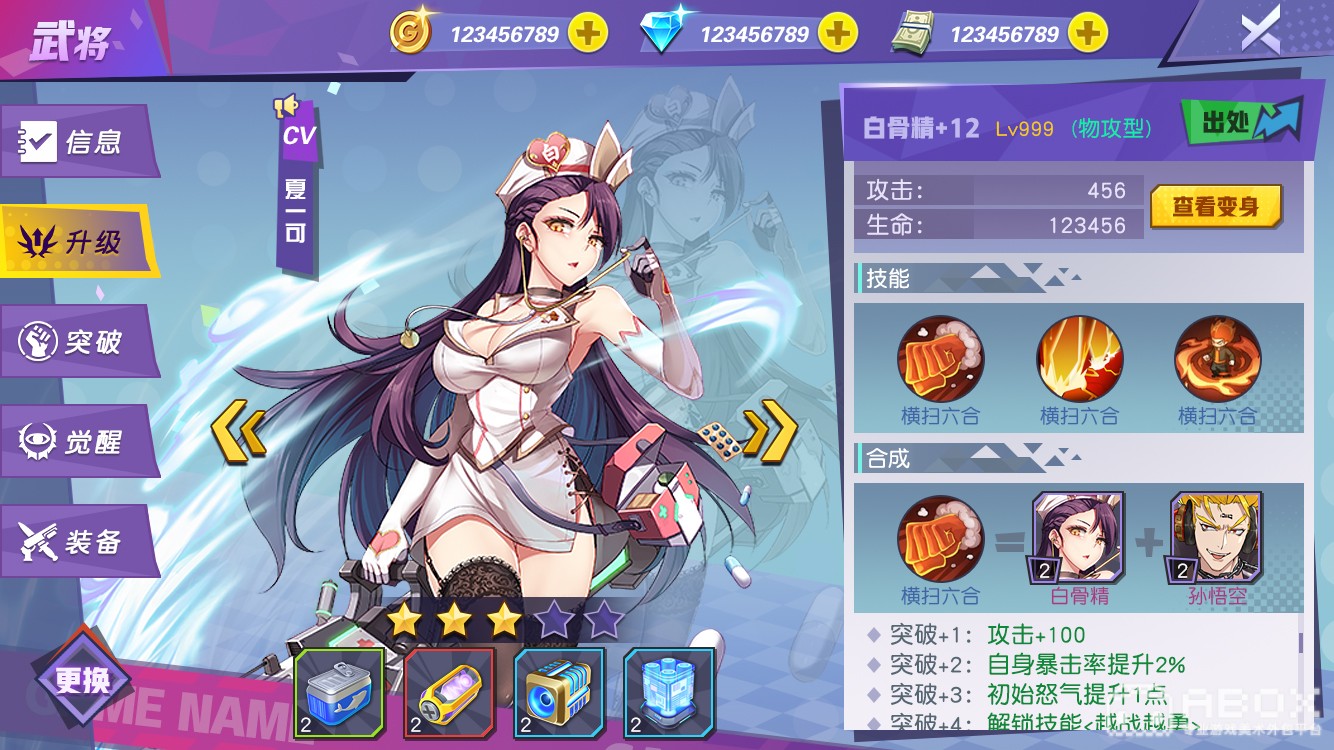
Task: Choose the yellow capsule item slot
Action: point(449,693)
